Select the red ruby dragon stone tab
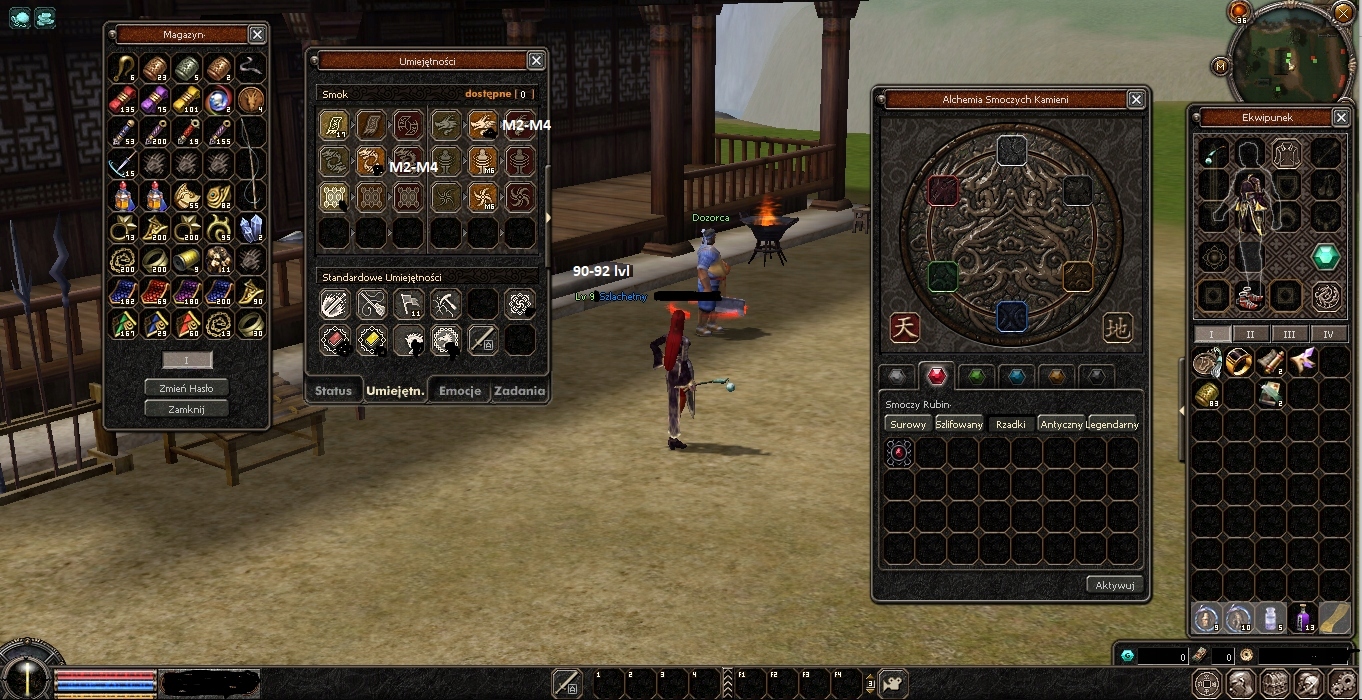 tap(936, 376)
